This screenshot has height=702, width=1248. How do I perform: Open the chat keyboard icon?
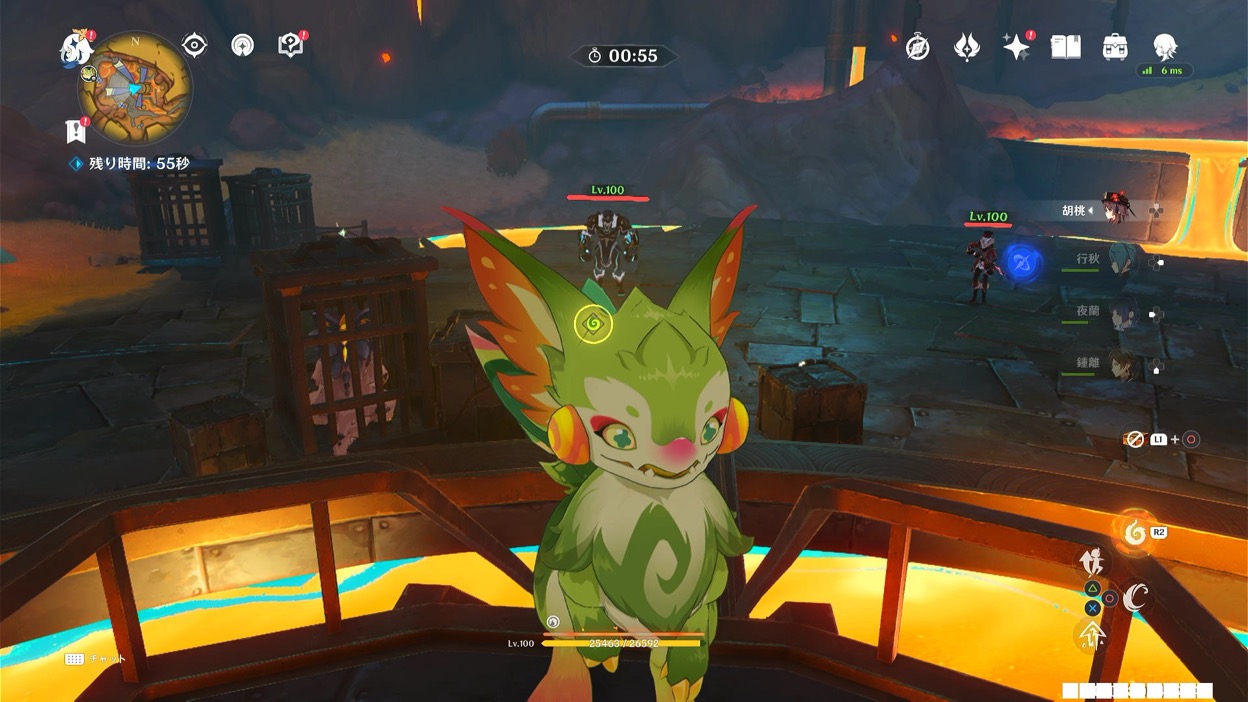(74, 659)
